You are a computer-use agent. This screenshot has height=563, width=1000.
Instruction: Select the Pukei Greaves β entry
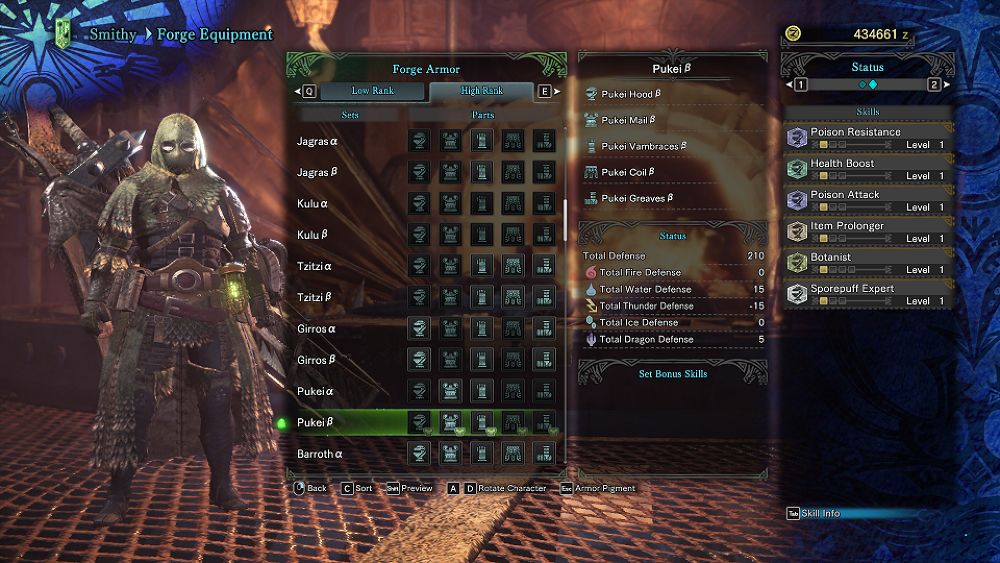click(x=637, y=198)
